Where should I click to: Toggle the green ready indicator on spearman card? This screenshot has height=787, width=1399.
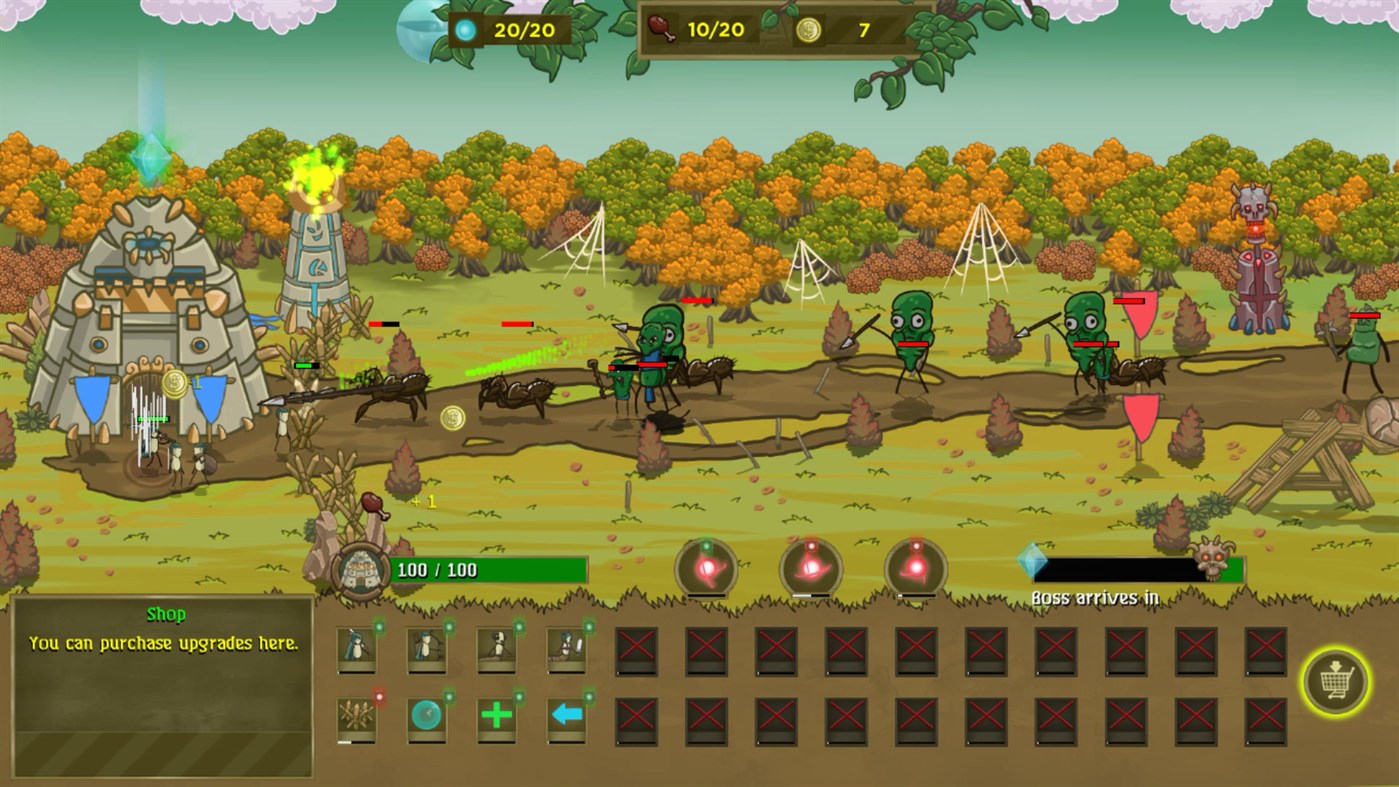[380, 627]
